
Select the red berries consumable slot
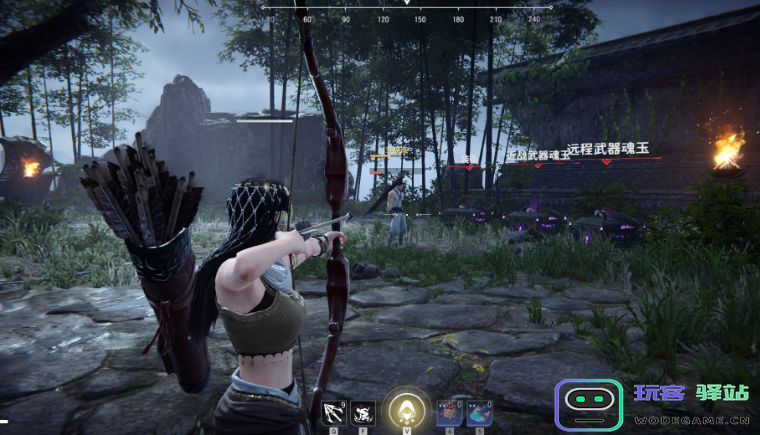click(448, 411)
